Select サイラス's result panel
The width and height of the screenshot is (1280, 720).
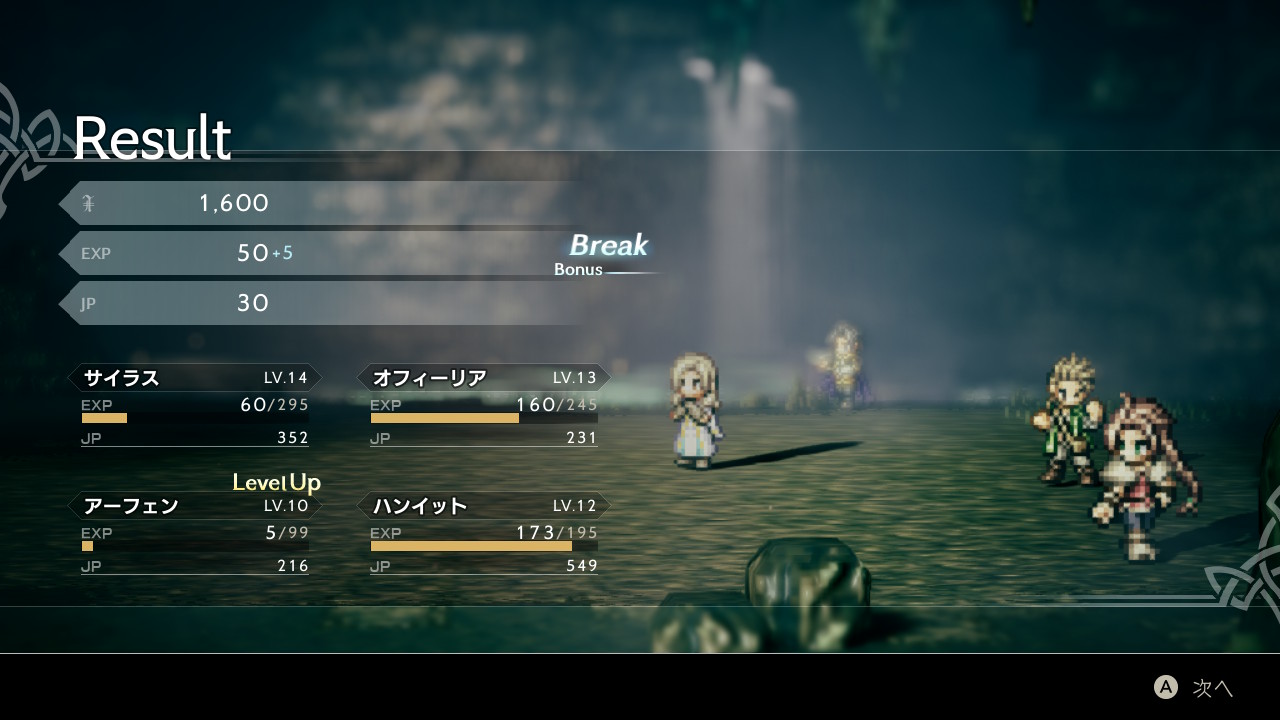coord(195,405)
